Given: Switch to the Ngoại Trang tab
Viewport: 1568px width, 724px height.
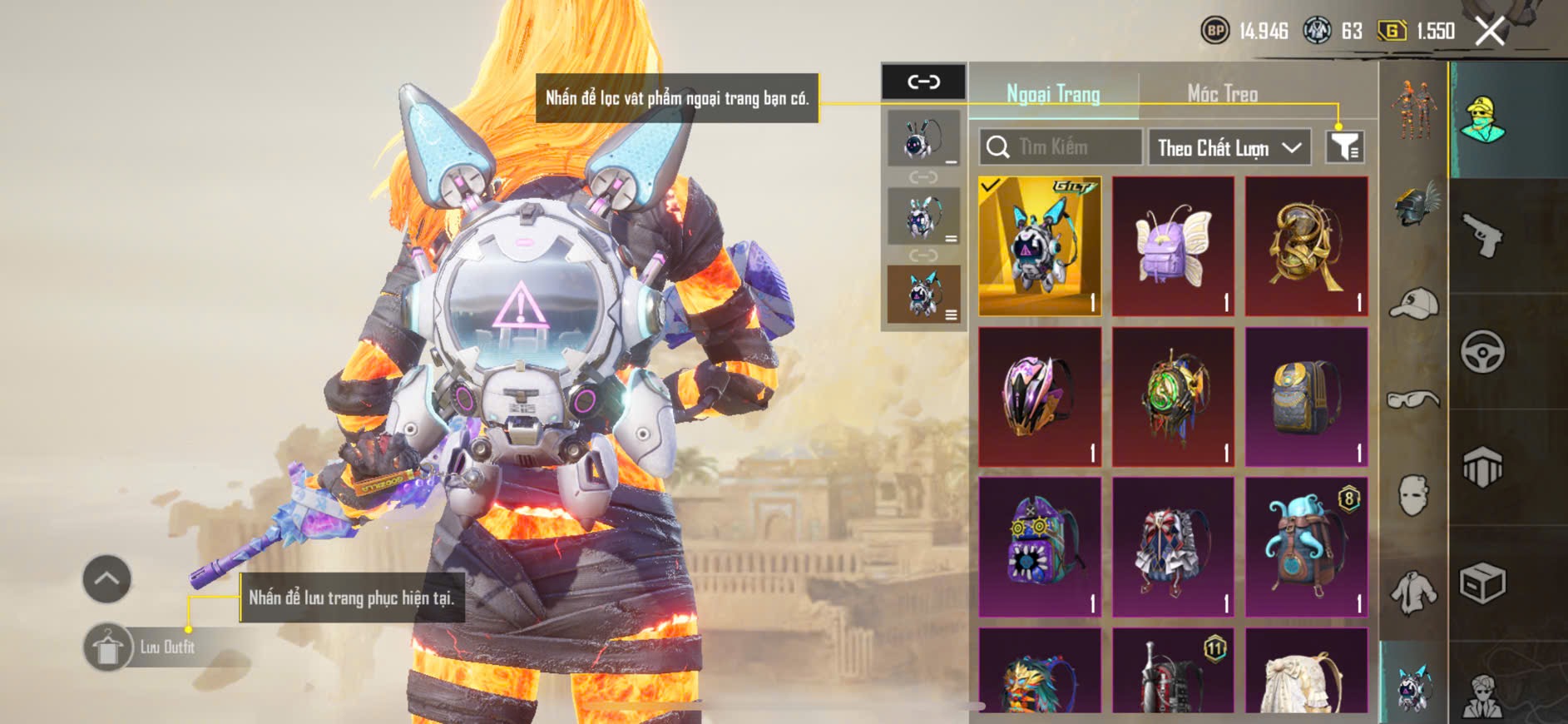Looking at the screenshot, I should 1053,94.
